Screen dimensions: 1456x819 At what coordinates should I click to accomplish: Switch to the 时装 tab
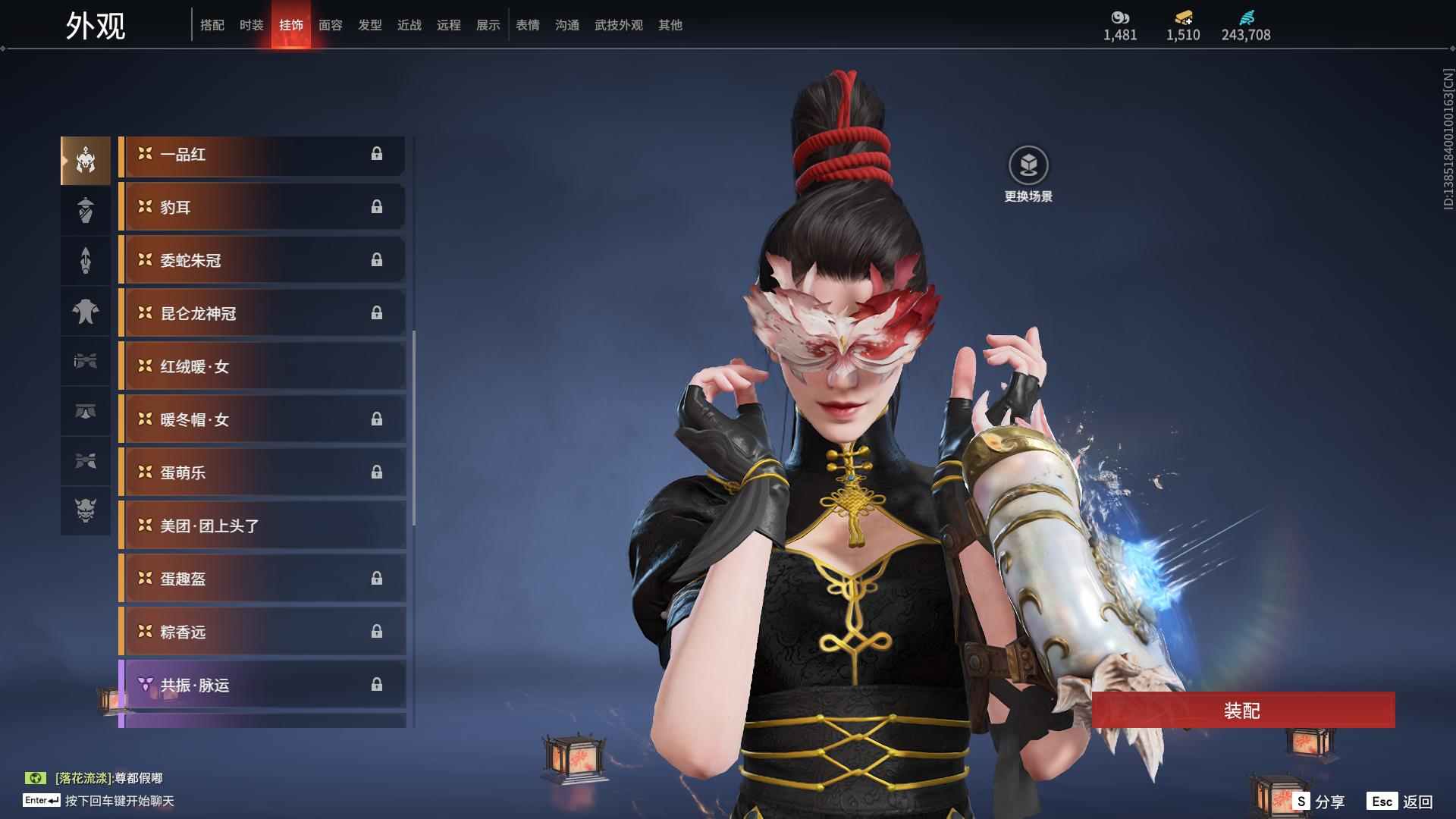tap(251, 25)
